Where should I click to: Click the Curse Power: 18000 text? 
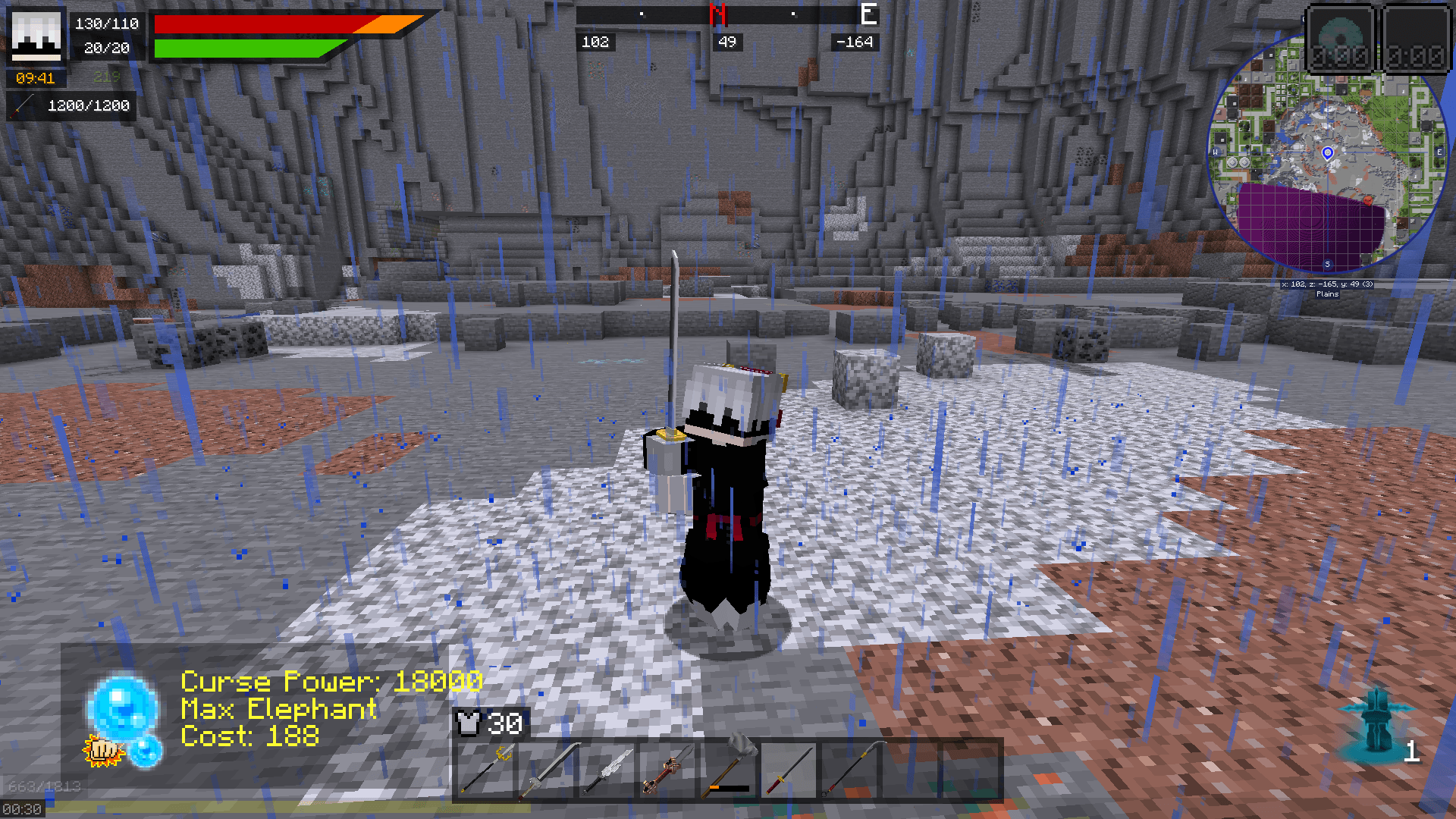(x=330, y=681)
